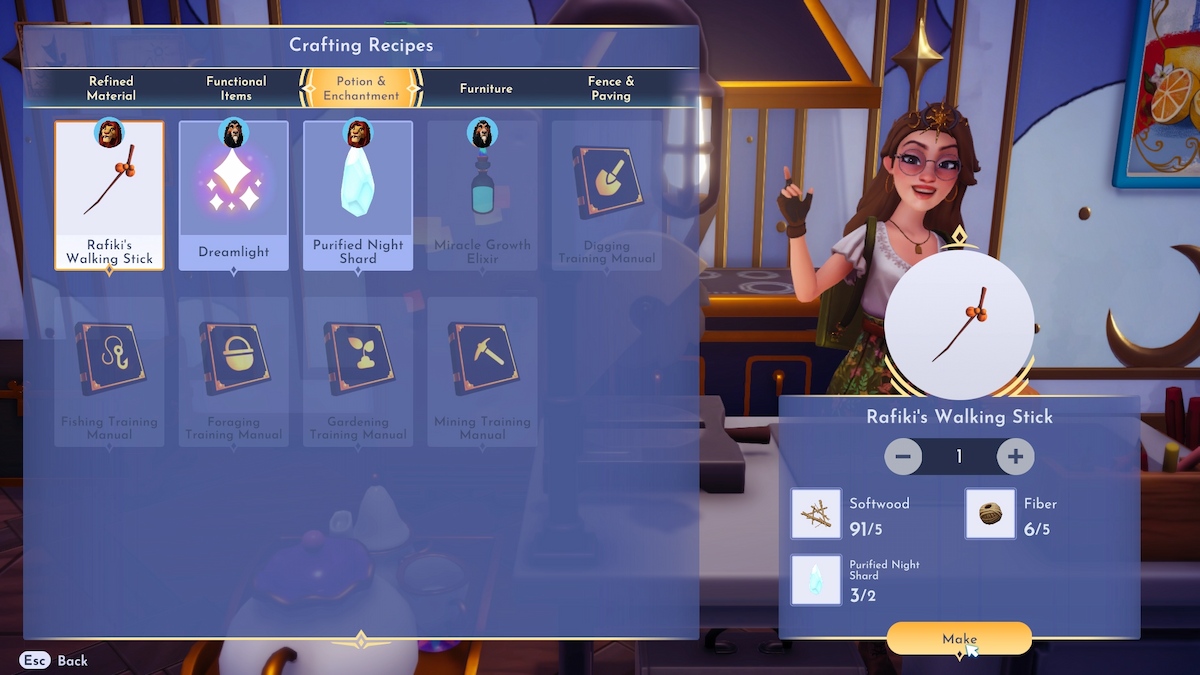Screen dimensions: 1200x675
Task: Click Make to craft the item
Action: click(959, 639)
